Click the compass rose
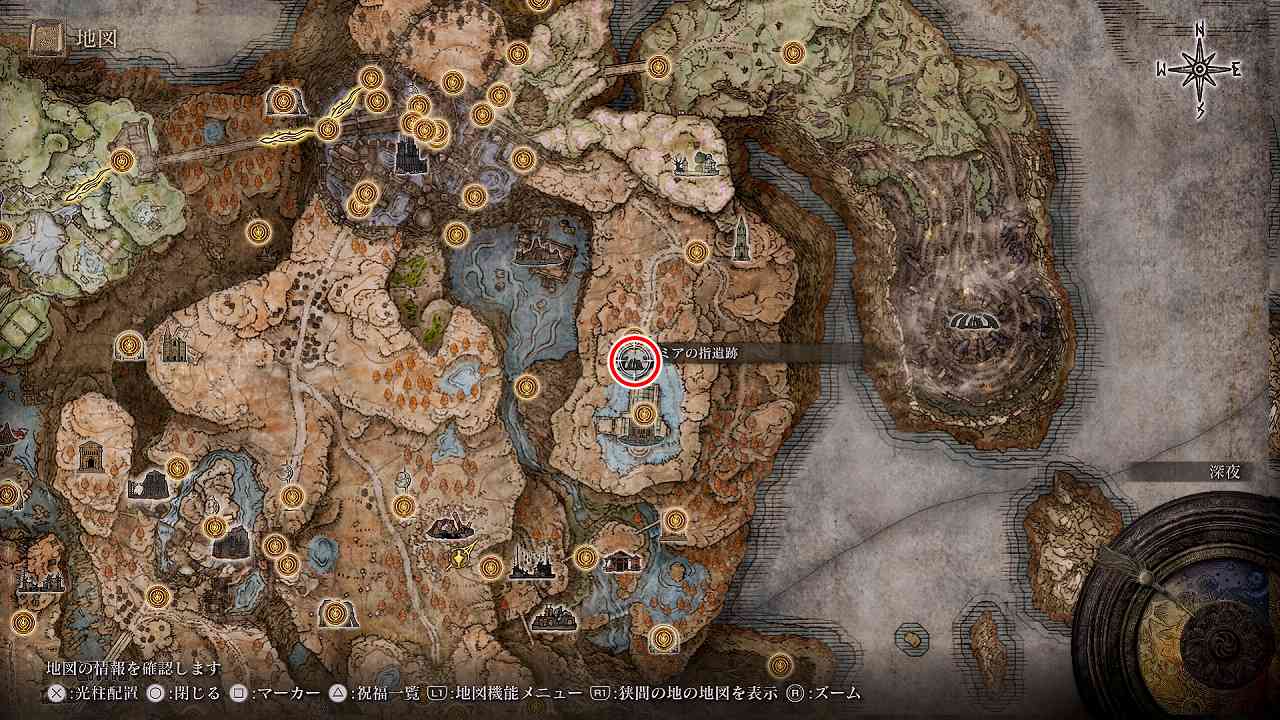Viewport: 1280px width, 720px height. [1198, 69]
